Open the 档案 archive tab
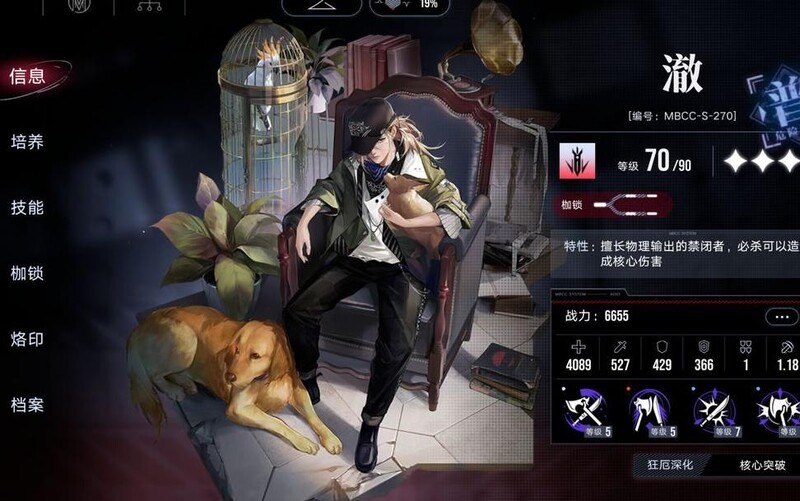The width and height of the screenshot is (800, 501). (27, 405)
